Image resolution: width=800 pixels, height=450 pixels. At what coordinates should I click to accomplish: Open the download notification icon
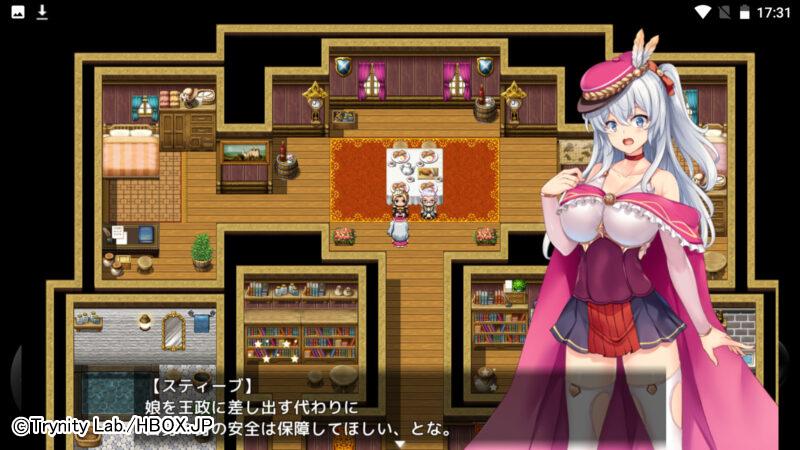click(42, 12)
